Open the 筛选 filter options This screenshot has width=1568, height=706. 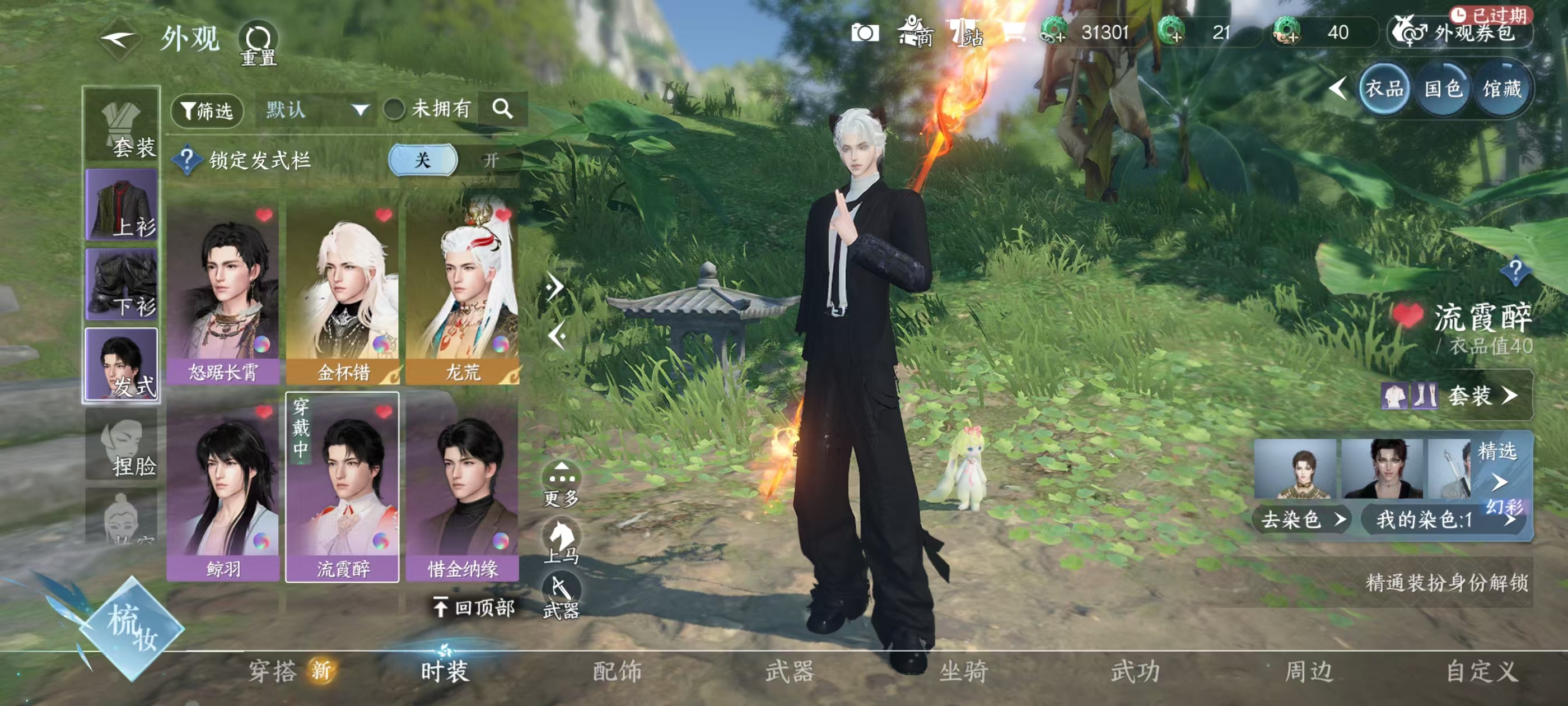[207, 110]
